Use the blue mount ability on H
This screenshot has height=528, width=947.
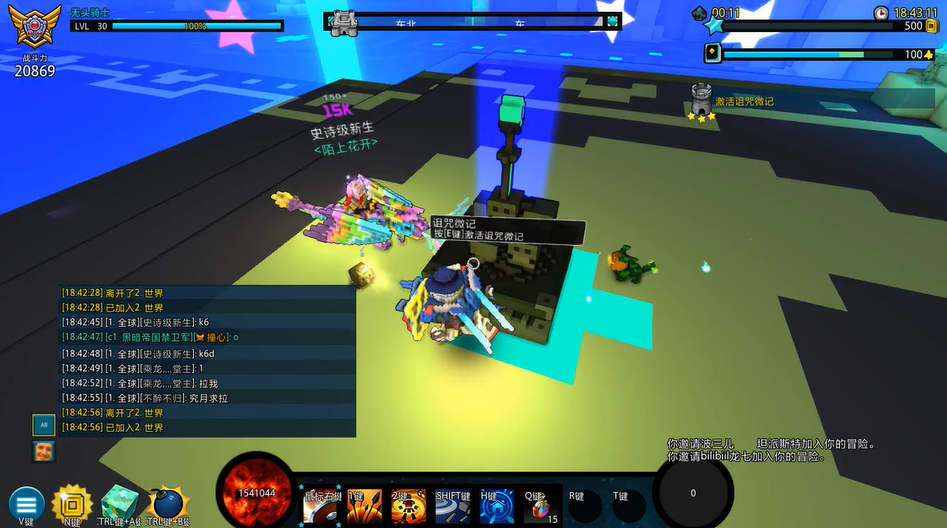tap(496, 506)
